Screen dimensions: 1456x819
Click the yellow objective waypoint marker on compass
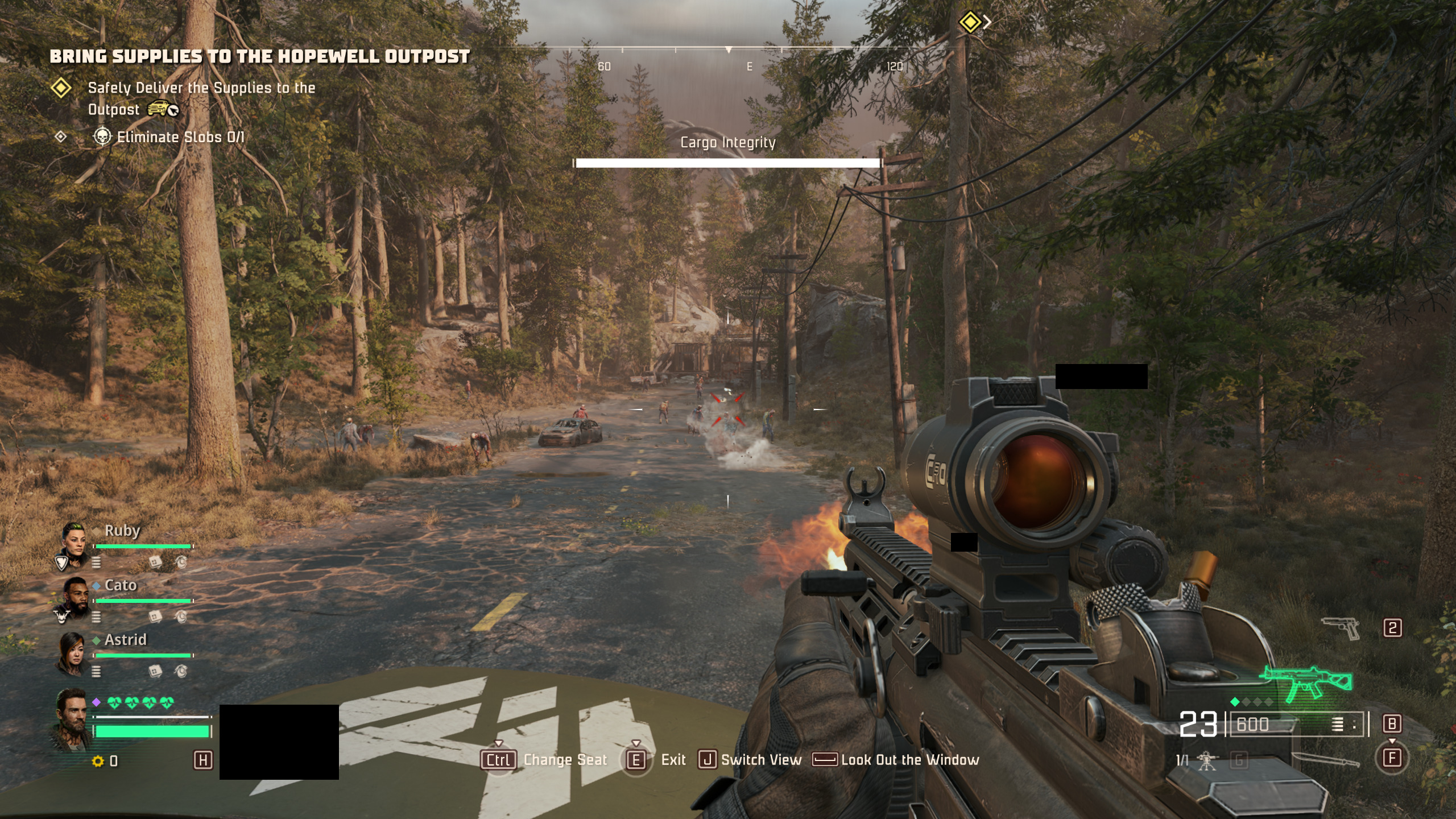[x=970, y=23]
